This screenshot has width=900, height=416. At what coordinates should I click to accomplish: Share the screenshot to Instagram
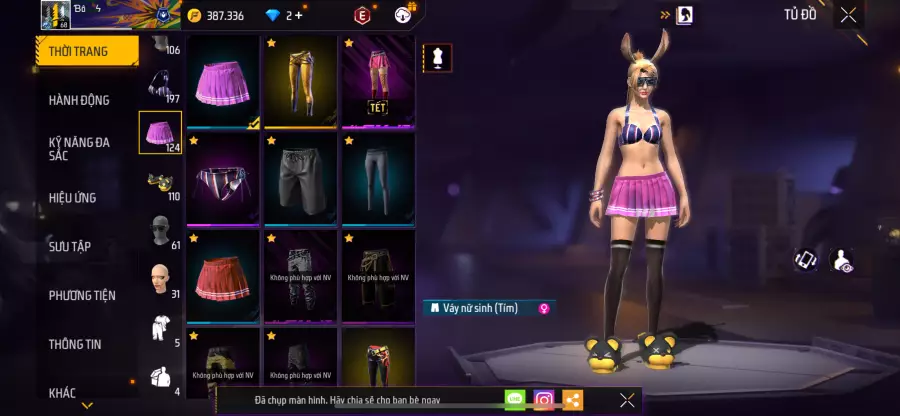(543, 400)
